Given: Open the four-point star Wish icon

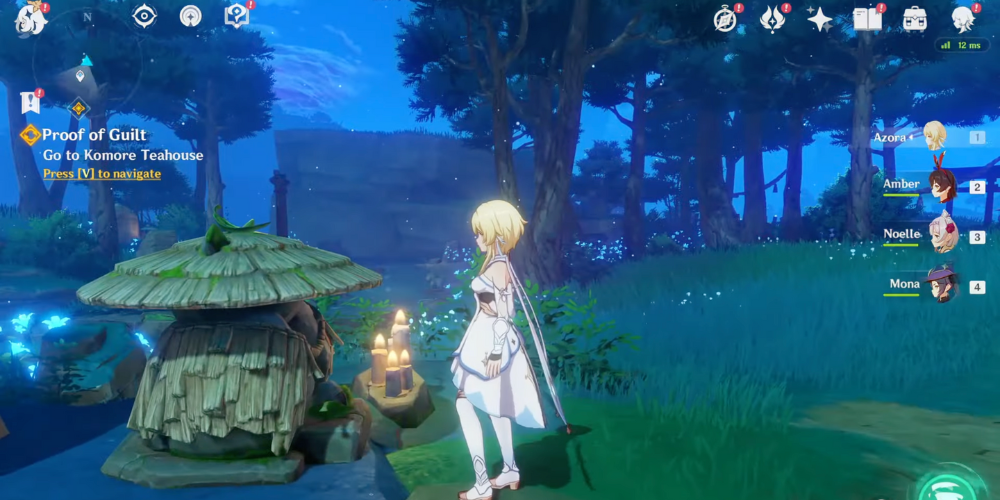Looking at the screenshot, I should tap(819, 19).
